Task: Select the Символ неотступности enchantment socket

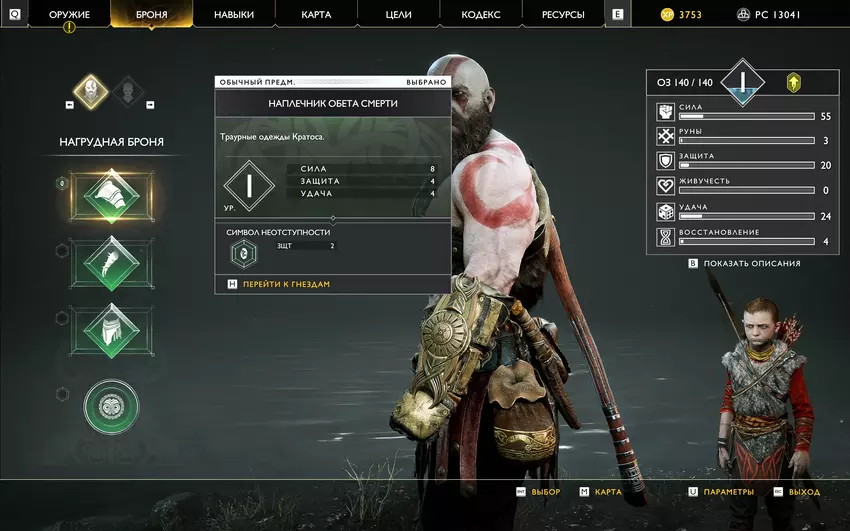Action: tap(243, 254)
